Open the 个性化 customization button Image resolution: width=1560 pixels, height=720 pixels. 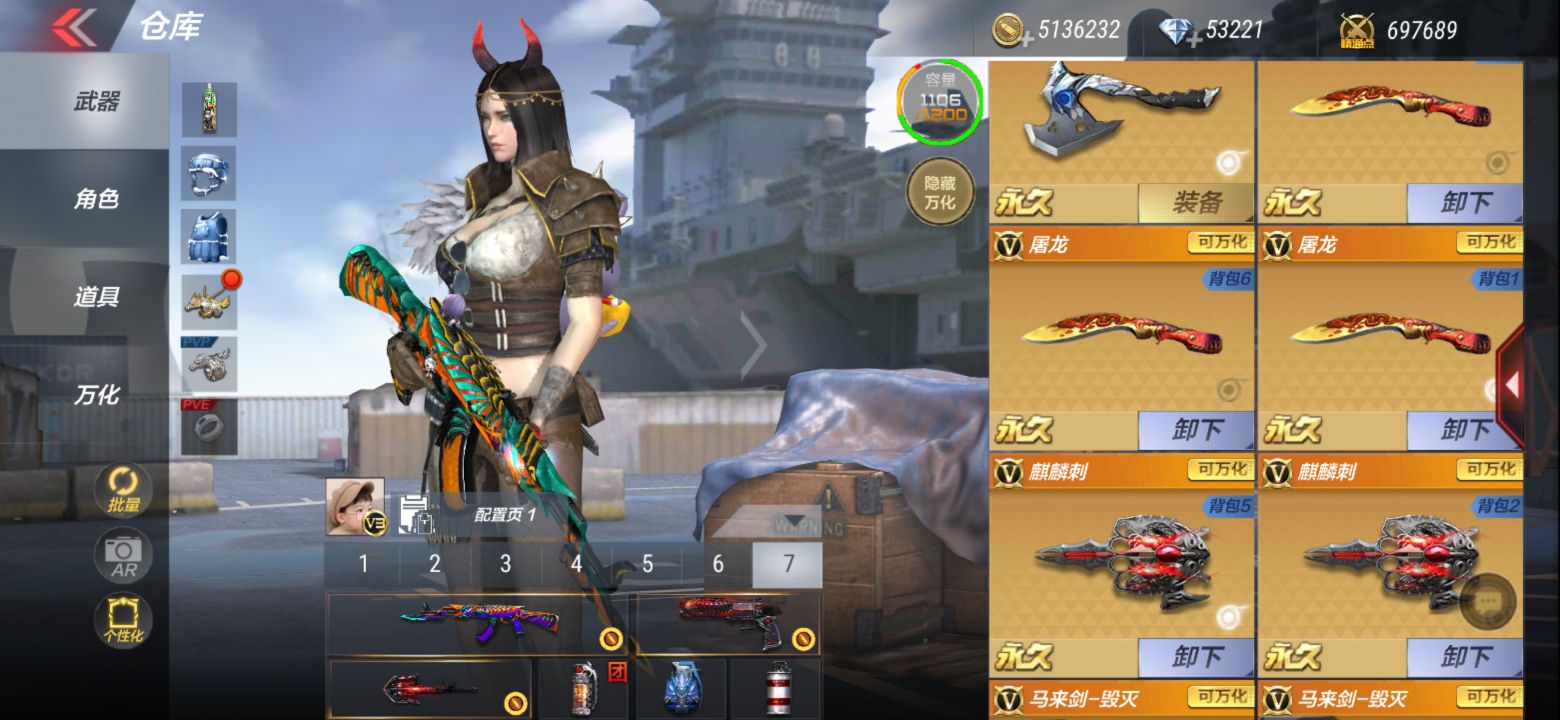point(123,620)
